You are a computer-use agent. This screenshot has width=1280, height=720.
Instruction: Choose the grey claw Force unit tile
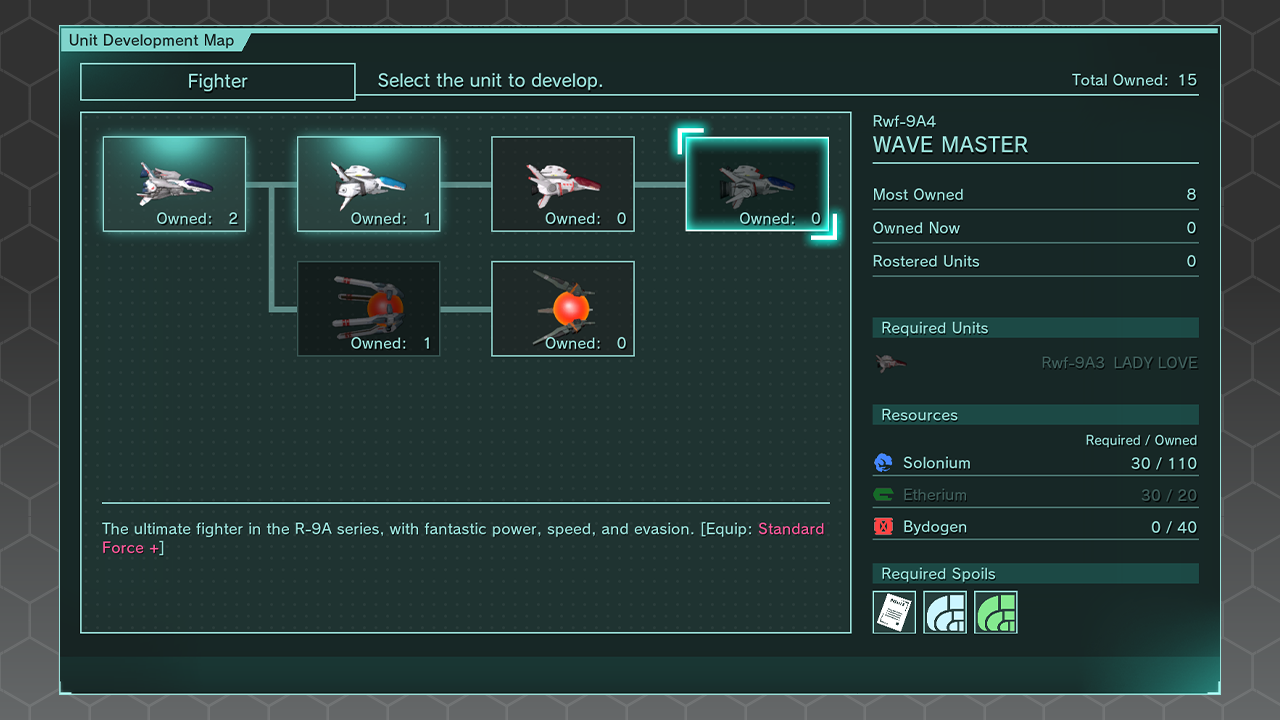pyautogui.click(x=368, y=308)
